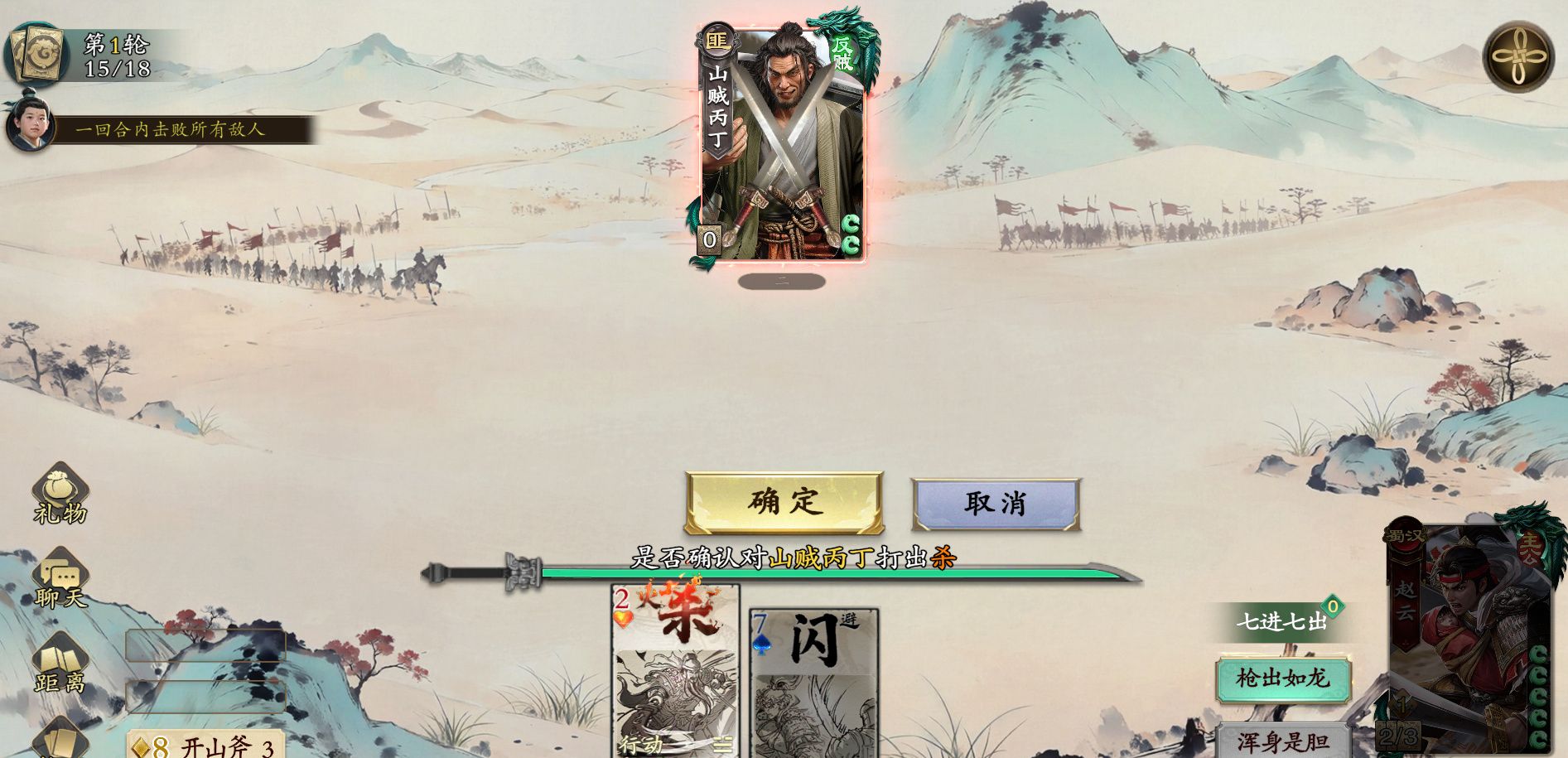Expand the 开山斧 3 equipment strip
The height and width of the screenshot is (758, 1568).
pyautogui.click(x=207, y=746)
